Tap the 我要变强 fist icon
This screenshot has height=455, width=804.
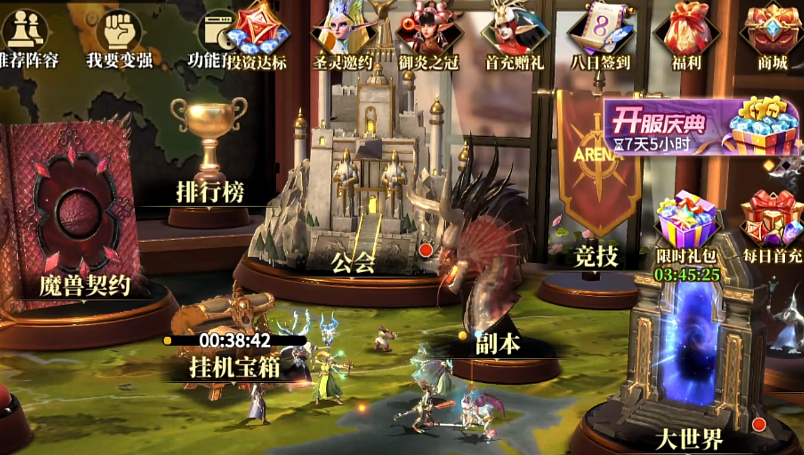pyautogui.click(x=119, y=34)
